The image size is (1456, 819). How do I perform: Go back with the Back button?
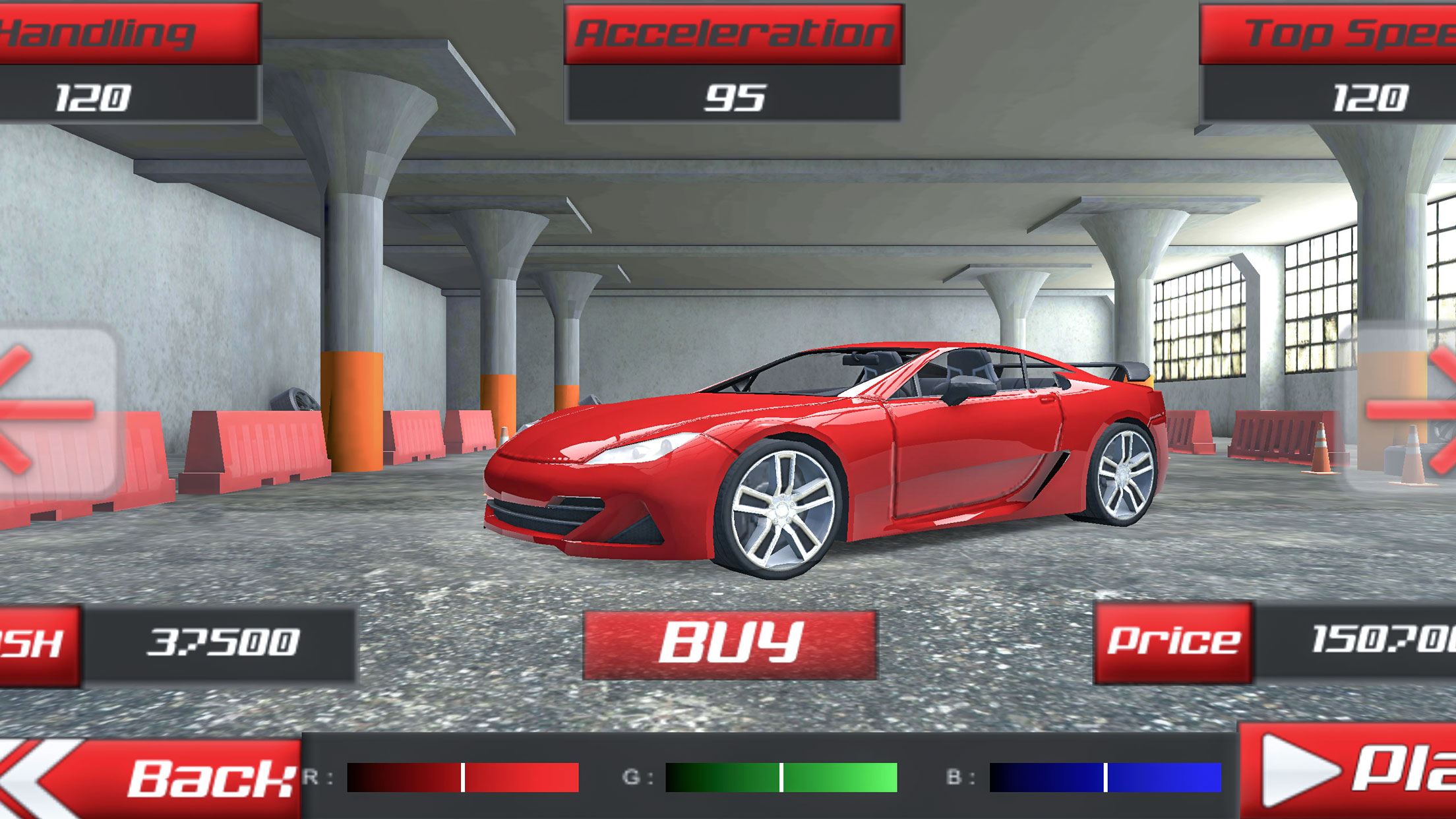tap(152, 778)
